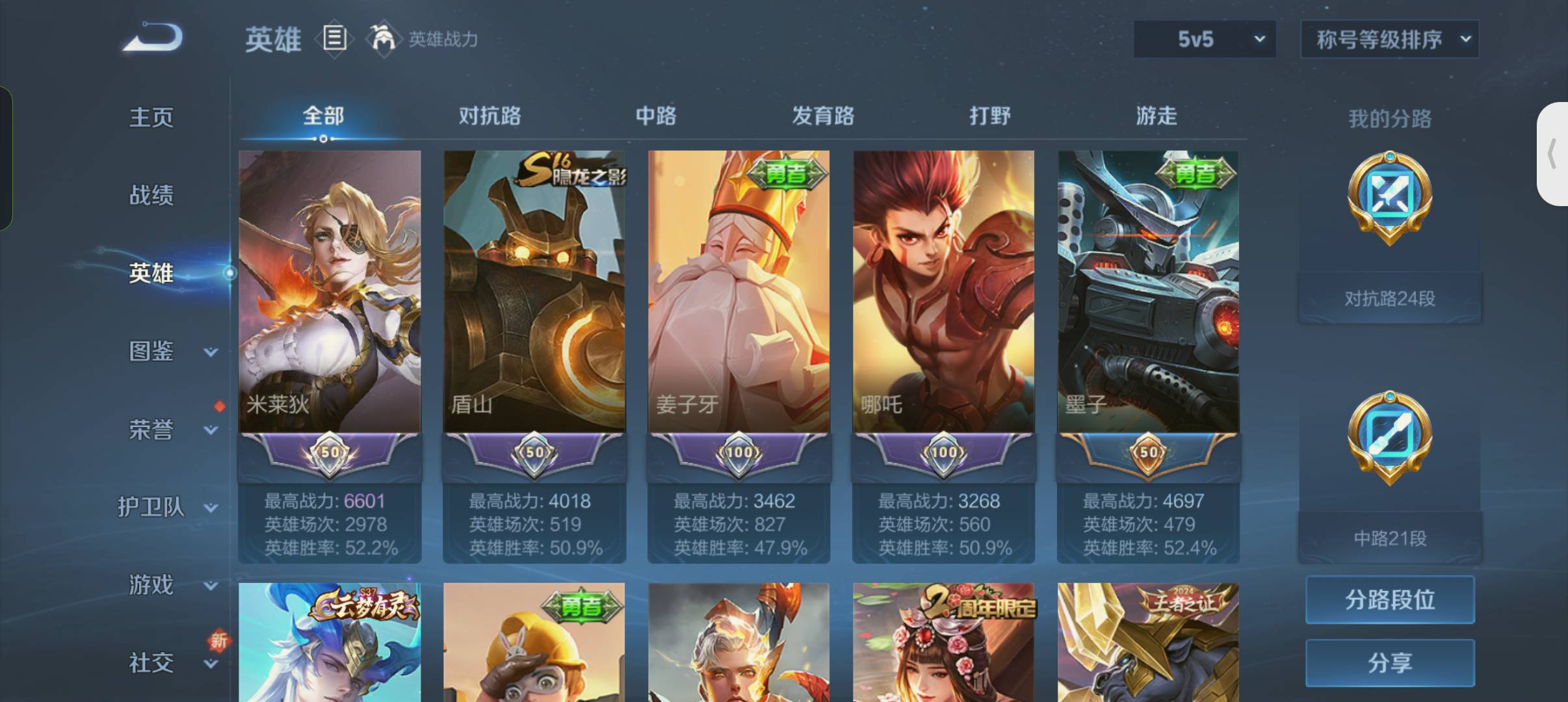Viewport: 1568px width, 702px height.
Task: Click the 中路21段 lane emblem
Action: point(1389,439)
